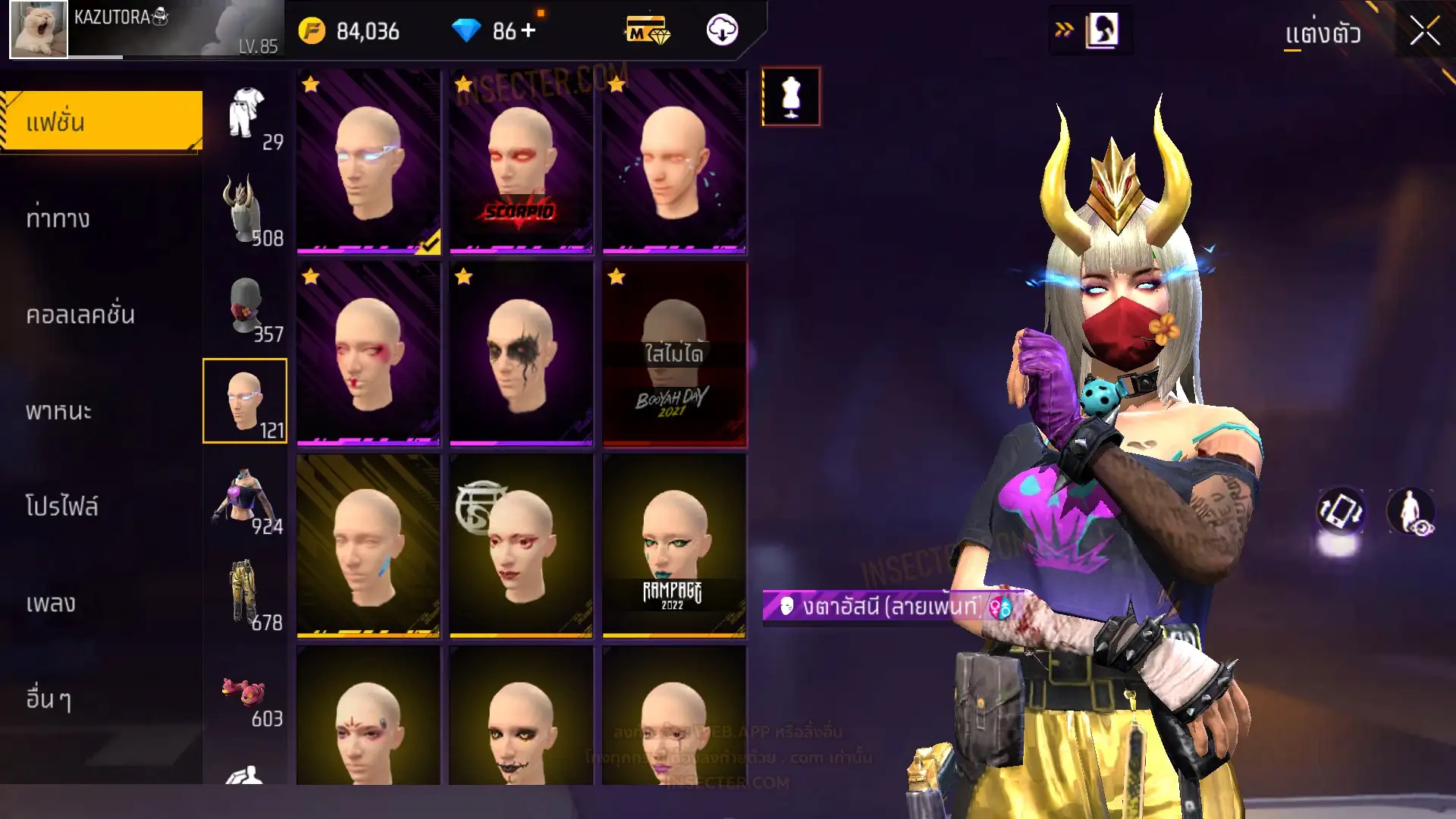
Task: Choose the Scorpio red-eyes face paint
Action: click(x=521, y=160)
